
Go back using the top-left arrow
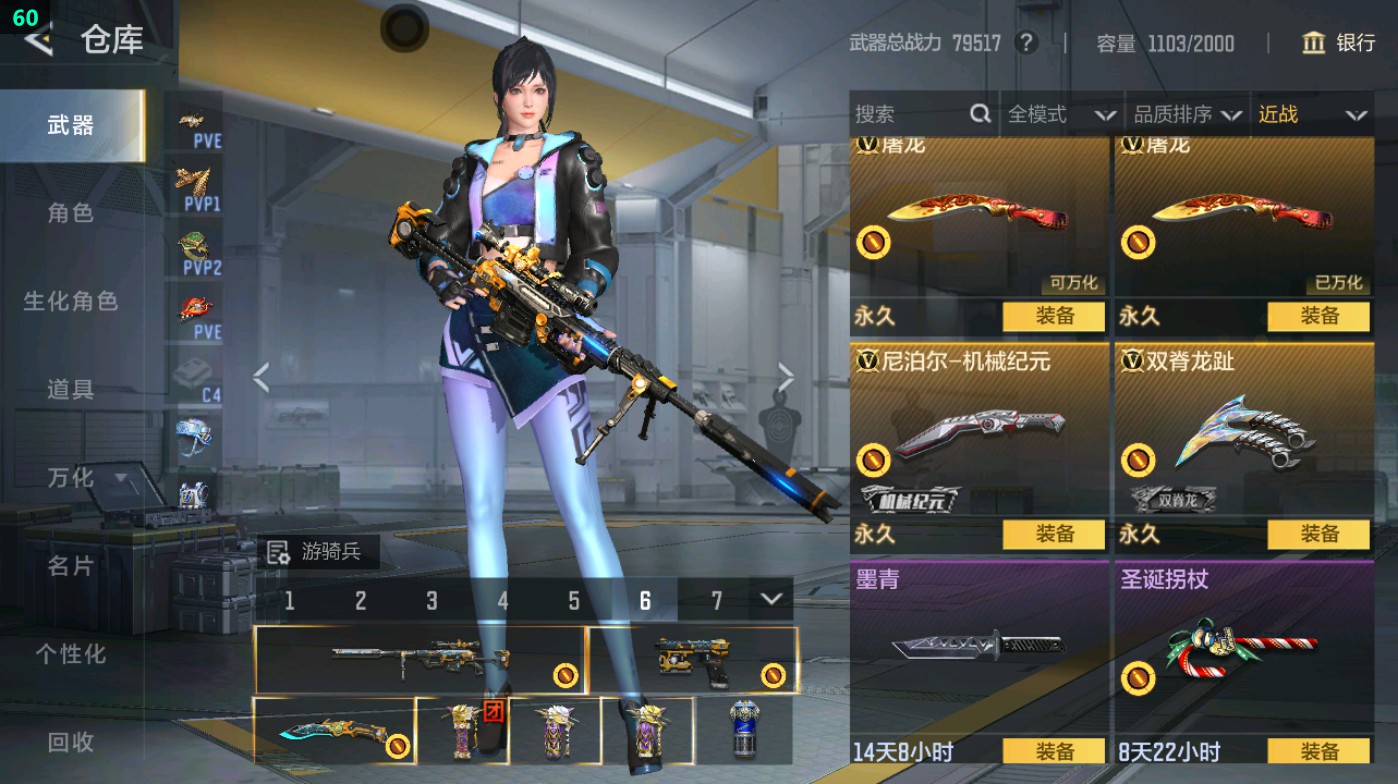[38, 41]
